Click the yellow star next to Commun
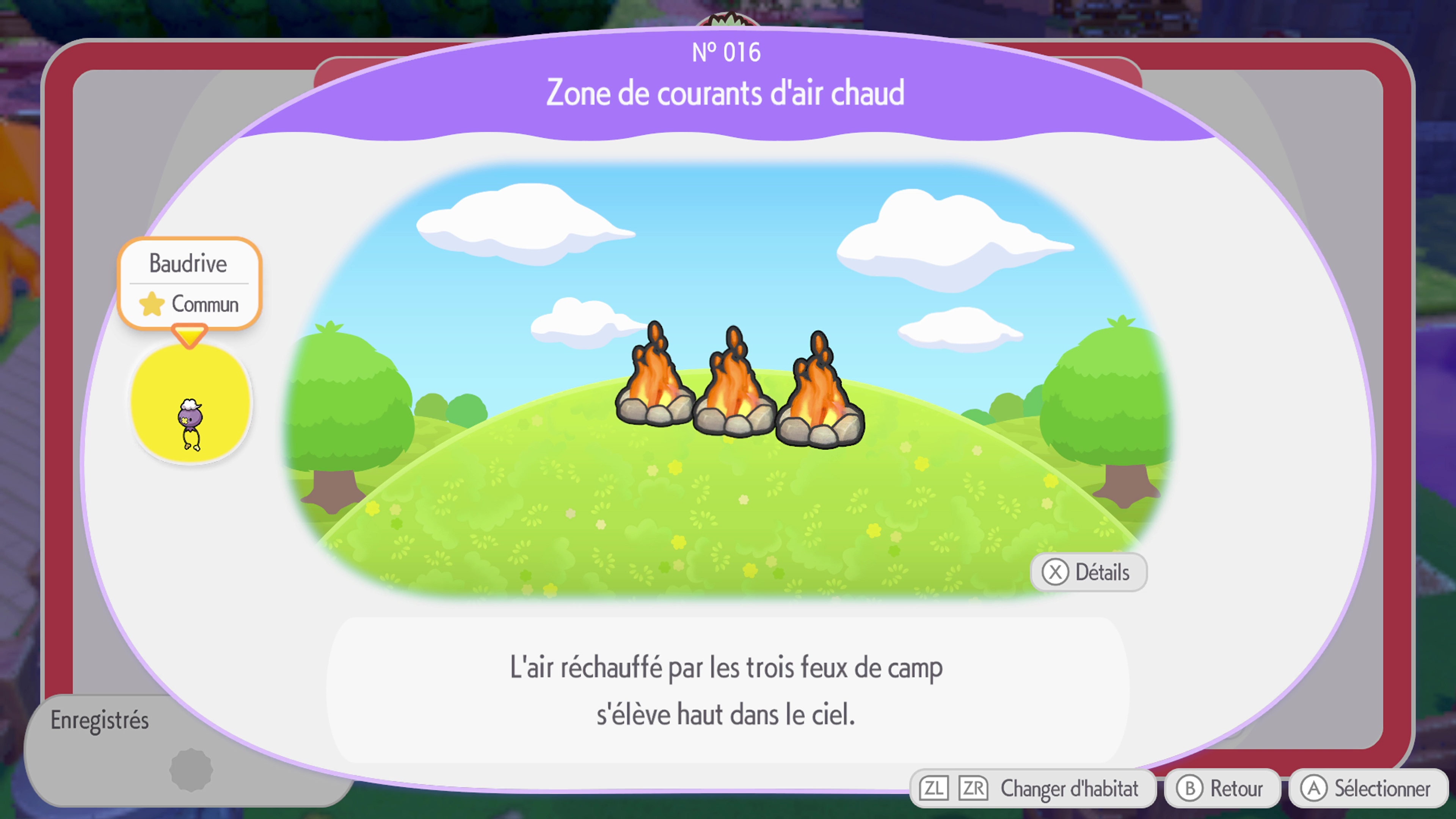The image size is (1456, 819). click(152, 304)
